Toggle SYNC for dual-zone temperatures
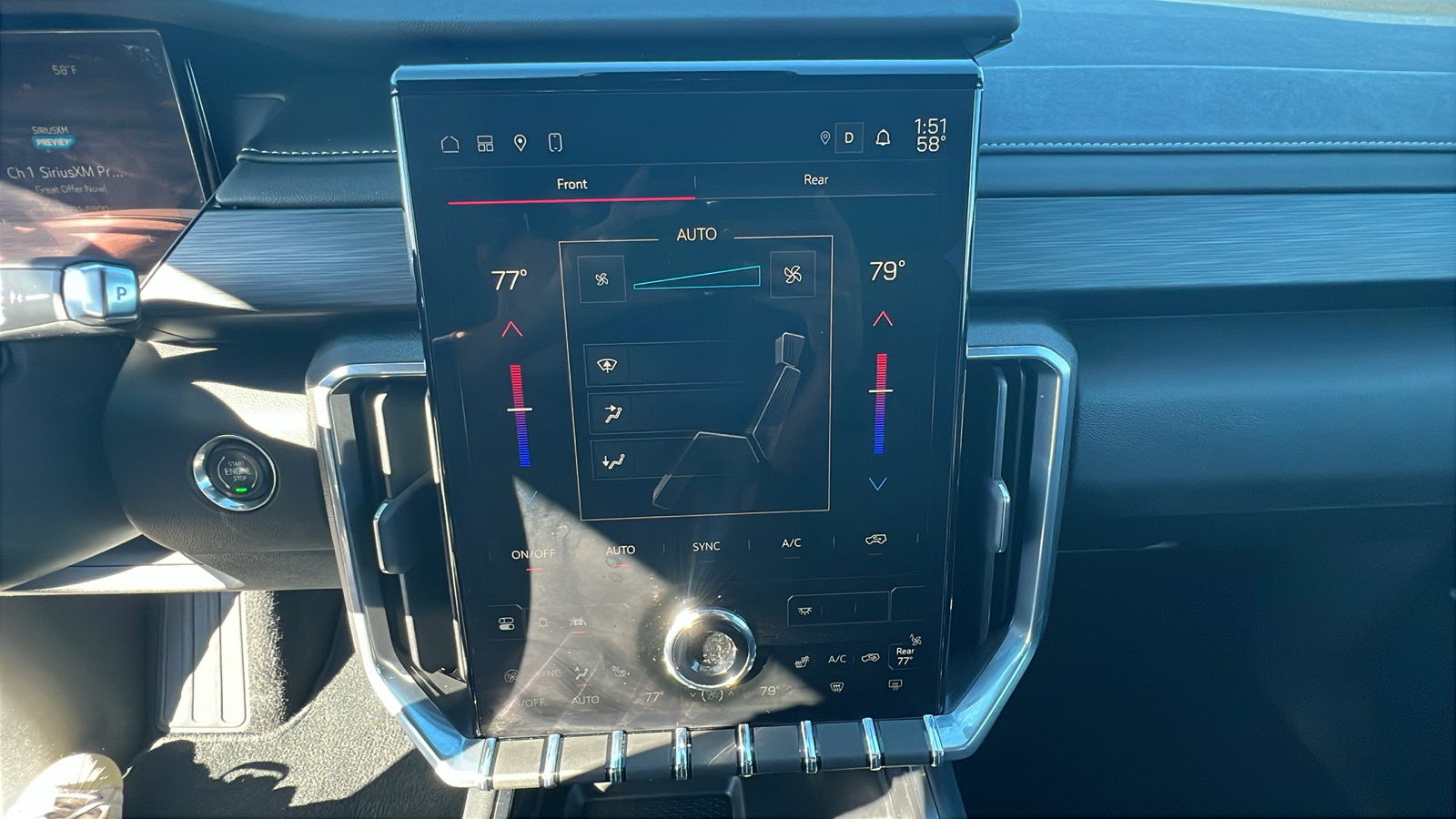Viewport: 1456px width, 819px height. pyautogui.click(x=705, y=546)
